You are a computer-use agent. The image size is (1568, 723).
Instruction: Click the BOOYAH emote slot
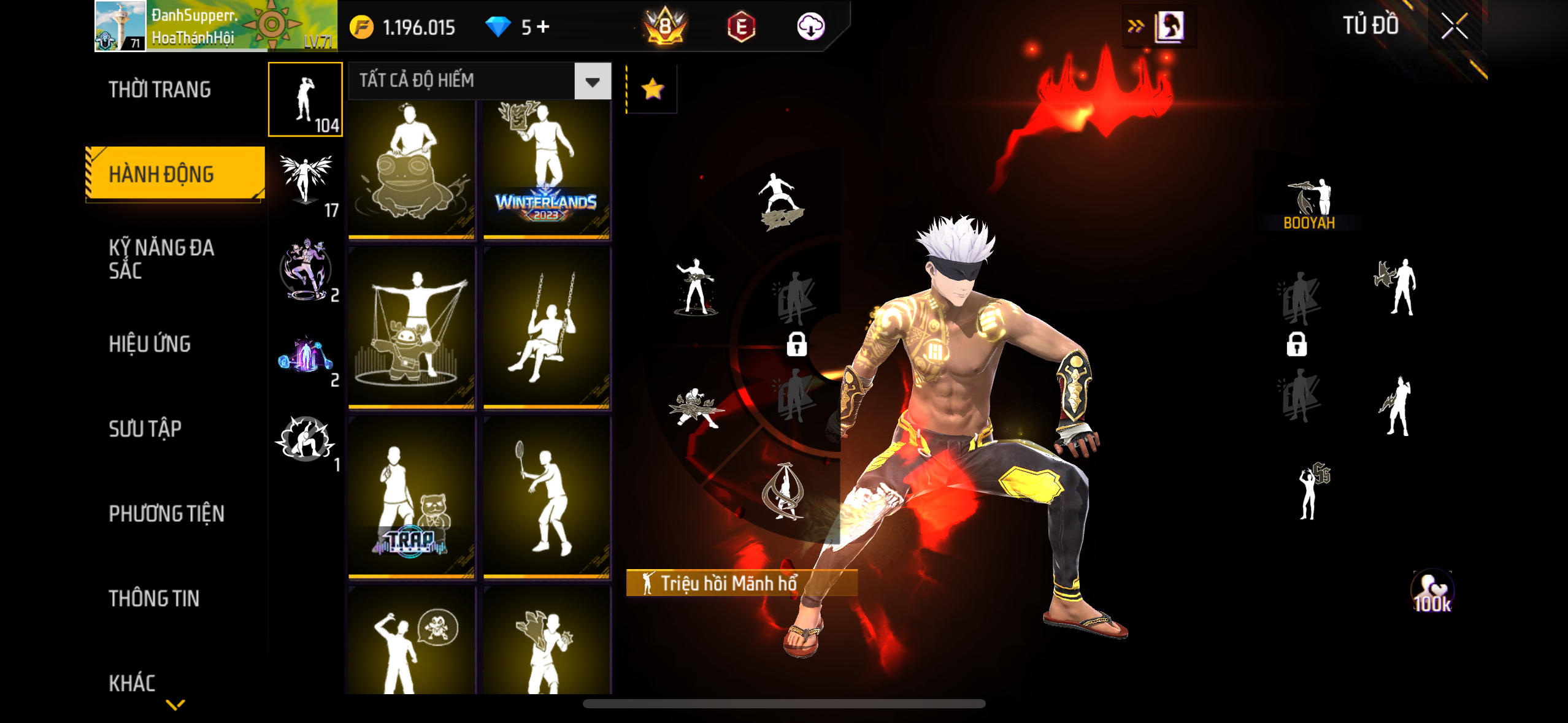(1309, 204)
